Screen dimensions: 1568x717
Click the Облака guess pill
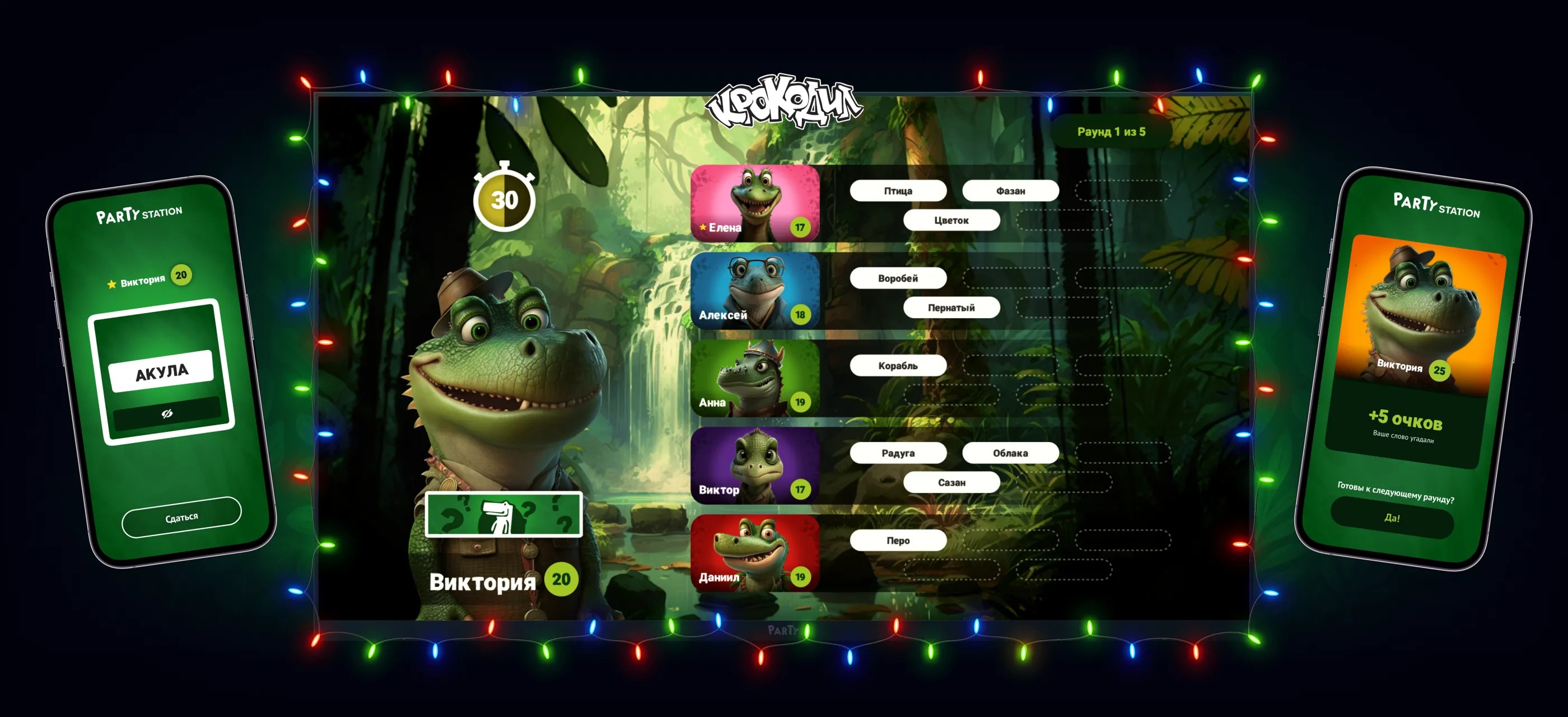(1010, 454)
